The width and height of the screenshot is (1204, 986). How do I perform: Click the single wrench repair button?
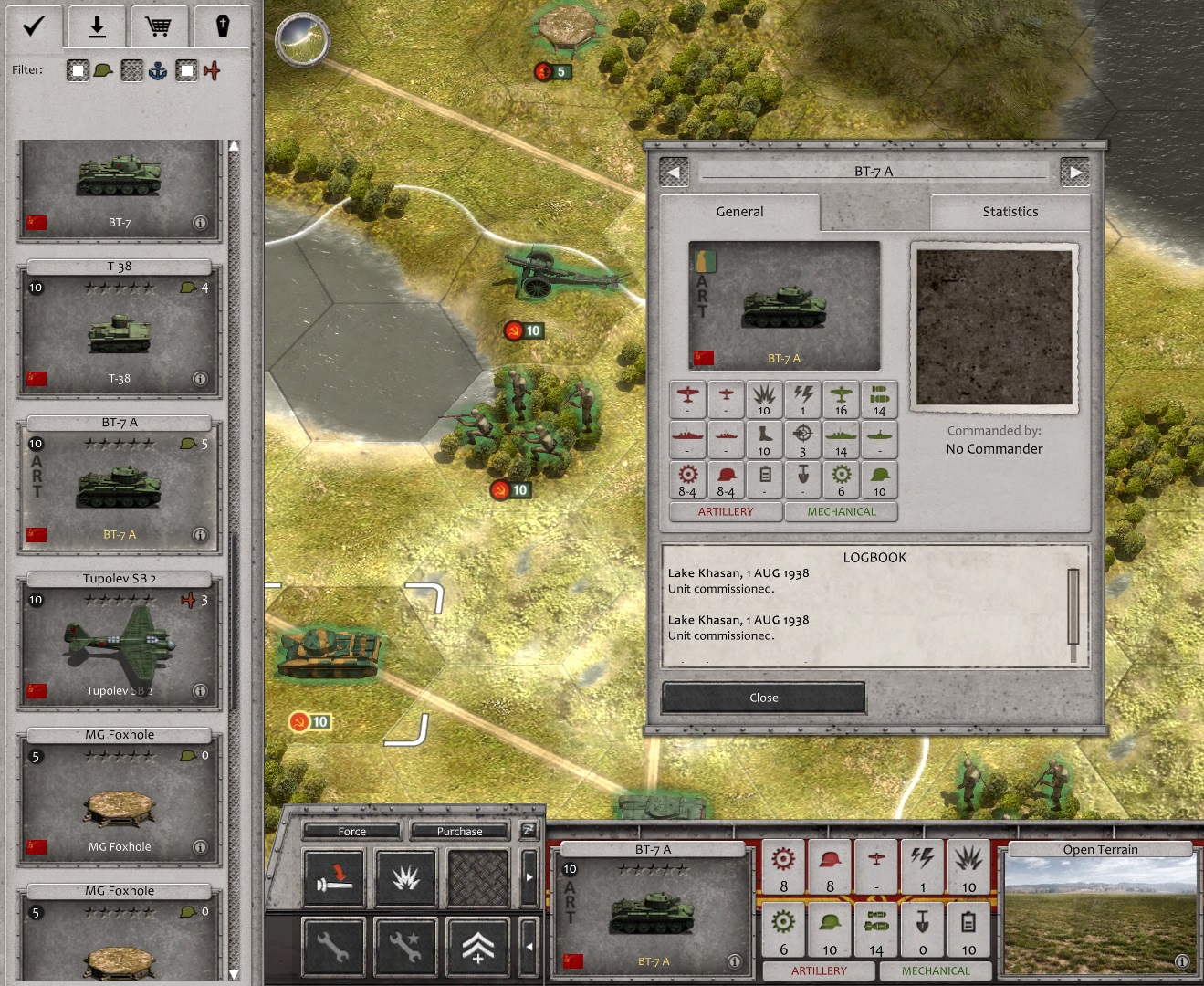click(333, 947)
